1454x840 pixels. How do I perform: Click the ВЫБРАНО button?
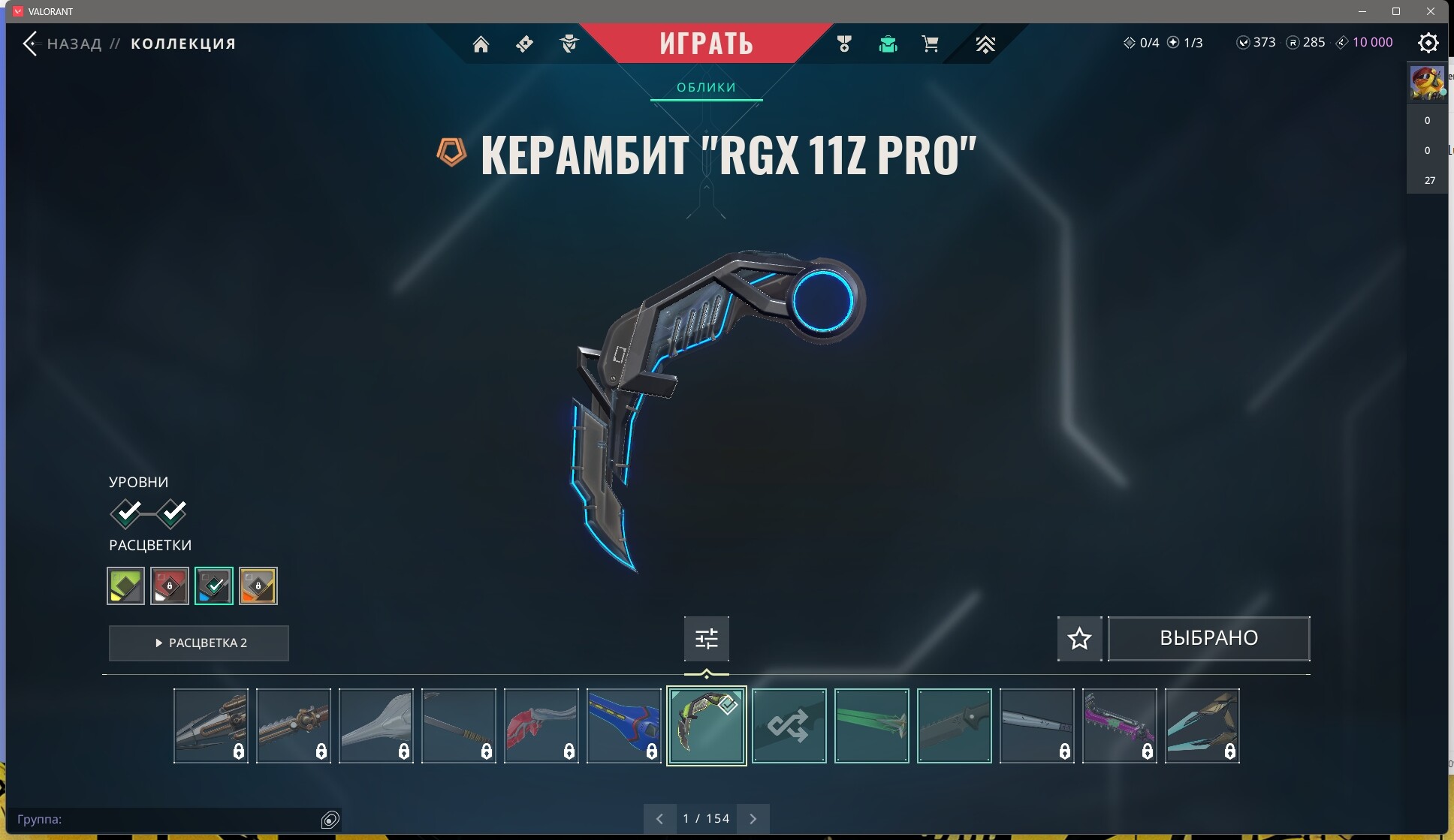tap(1208, 638)
